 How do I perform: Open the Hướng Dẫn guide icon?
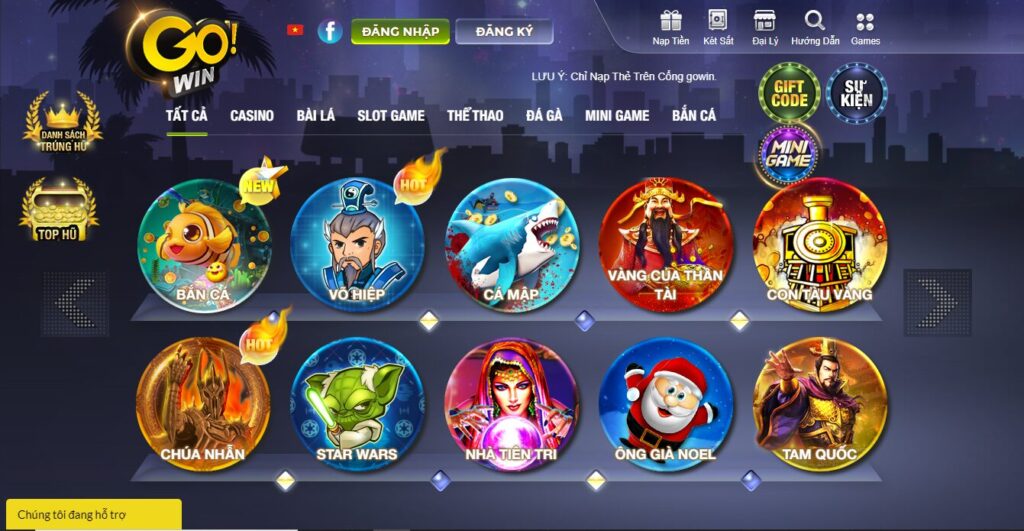[x=814, y=27]
